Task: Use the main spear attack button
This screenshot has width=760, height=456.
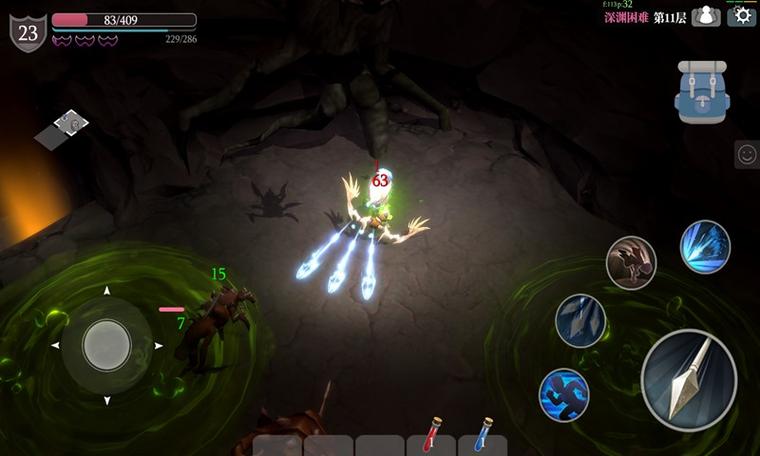Action: tap(689, 380)
